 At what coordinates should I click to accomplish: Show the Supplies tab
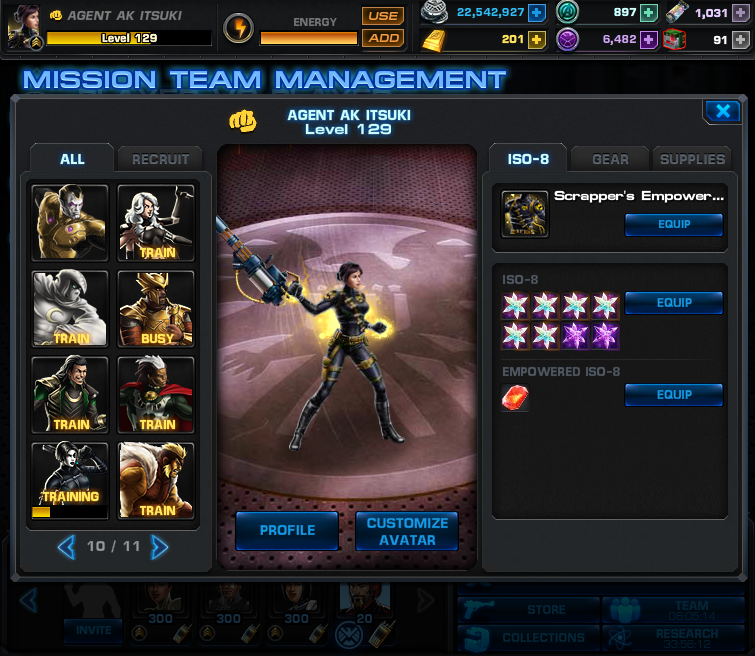[691, 159]
